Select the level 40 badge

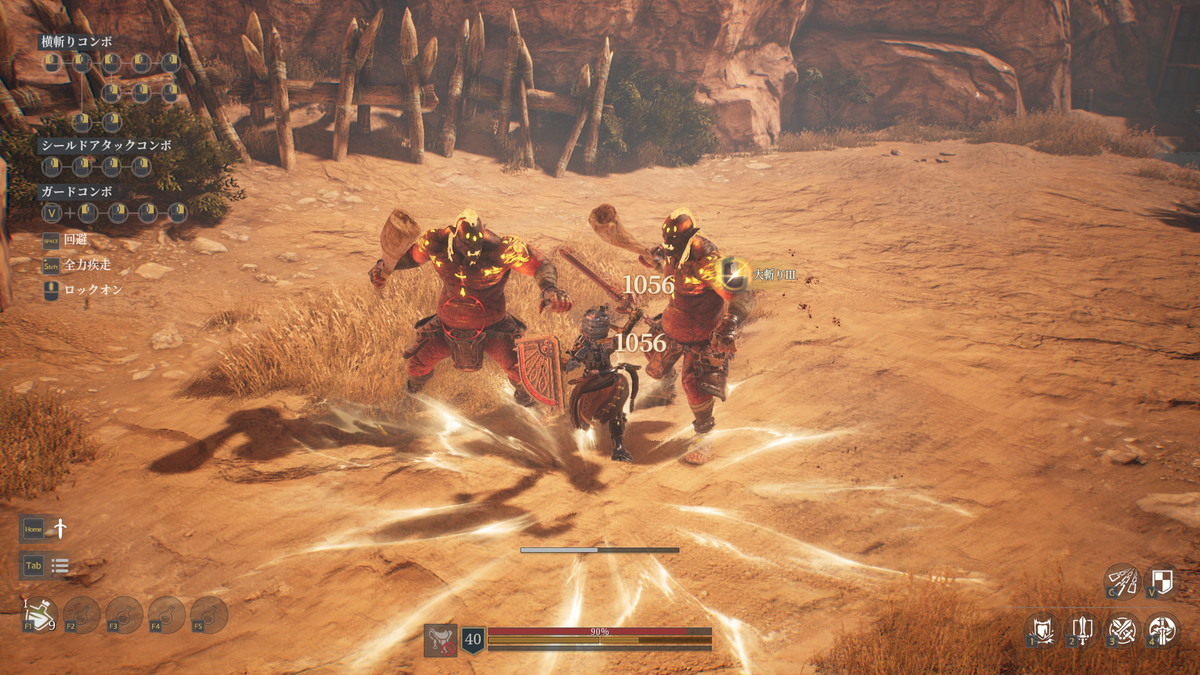coord(472,640)
